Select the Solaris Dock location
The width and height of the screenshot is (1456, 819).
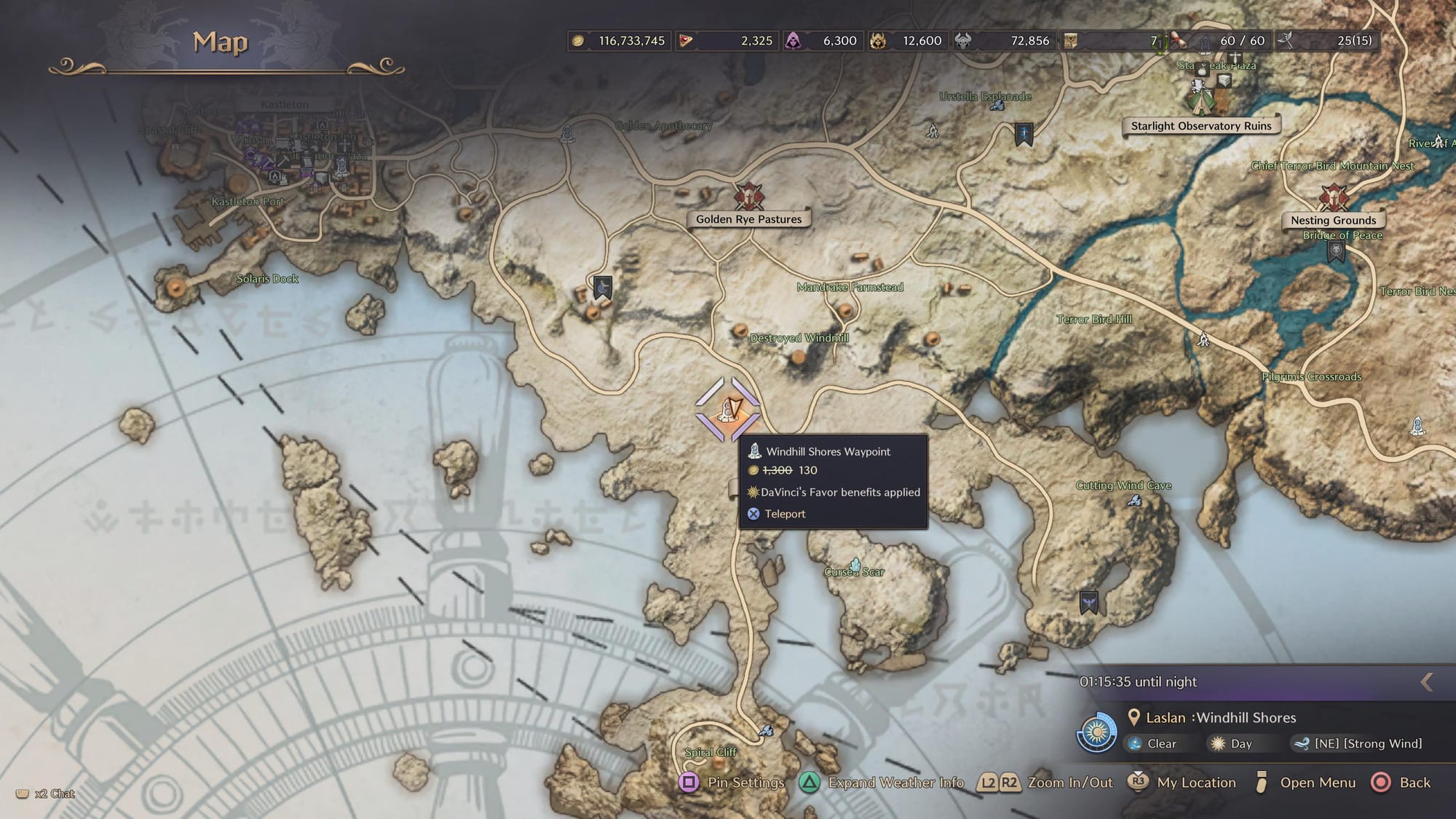[267, 279]
